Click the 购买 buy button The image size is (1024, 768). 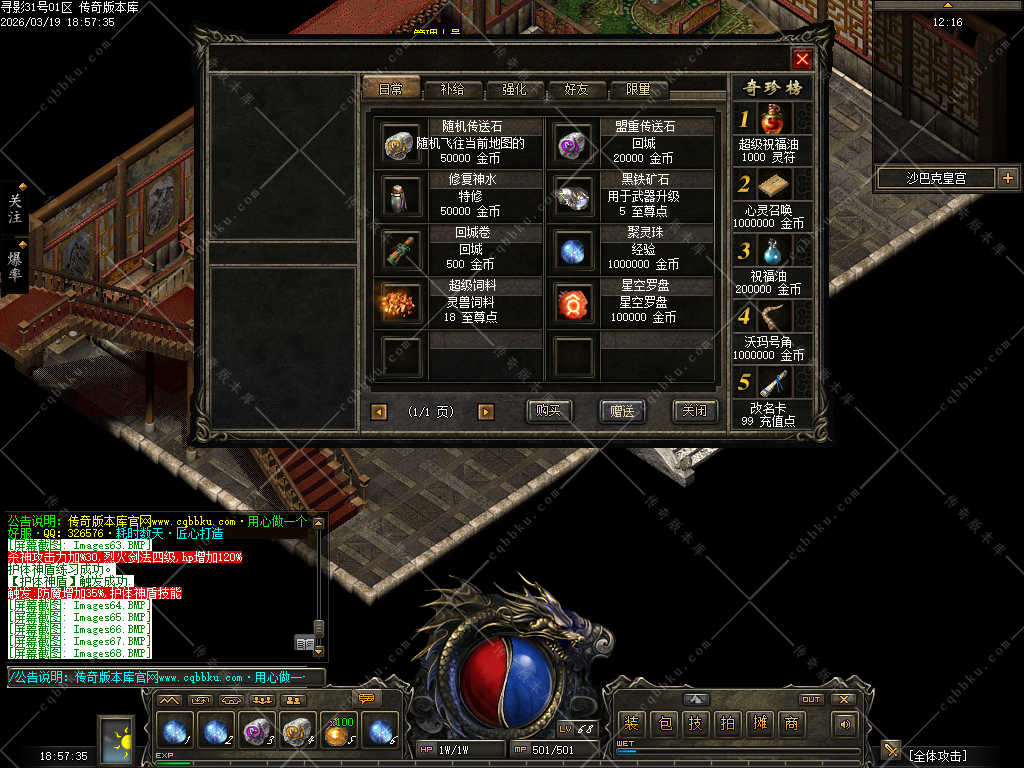549,411
